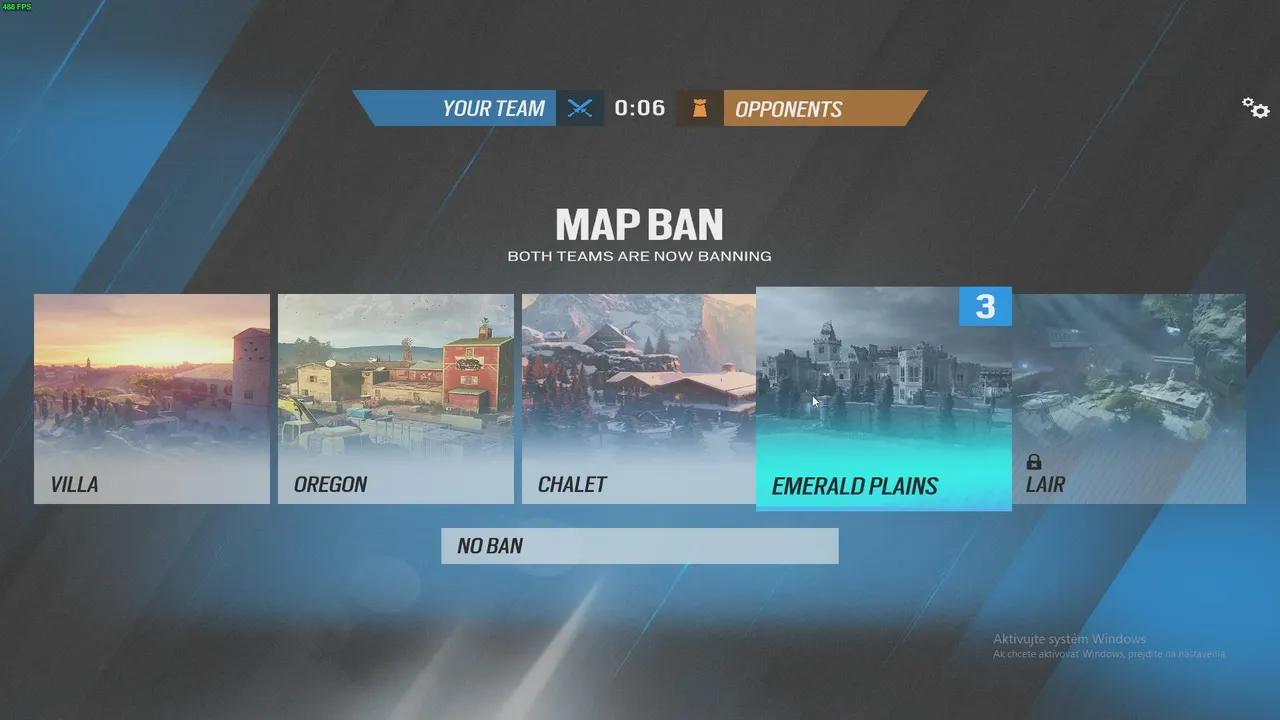Image resolution: width=1280 pixels, height=720 pixels.
Task: Vote to ban the Villa map
Action: 151,397
